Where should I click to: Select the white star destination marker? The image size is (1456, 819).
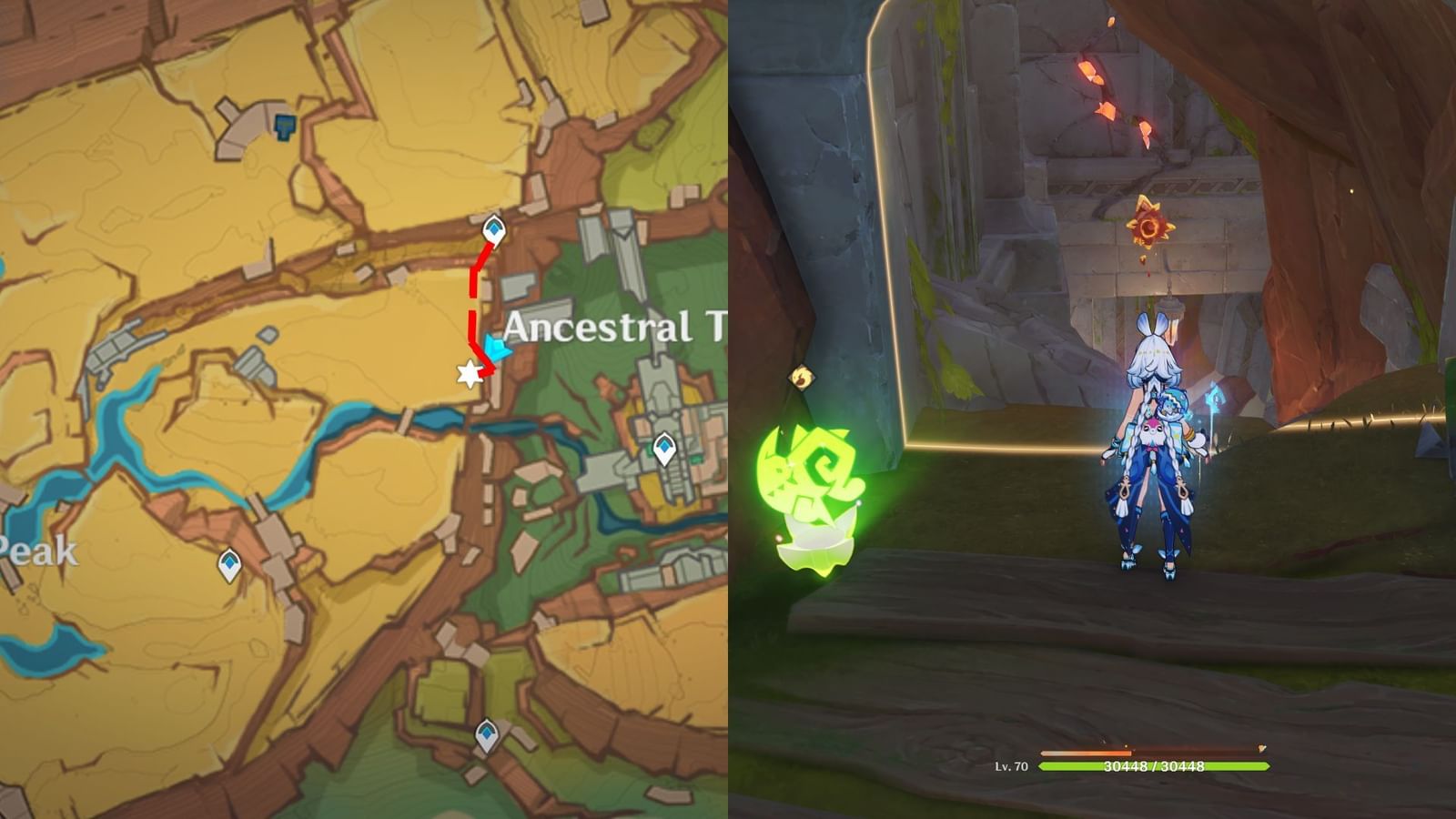(468, 375)
